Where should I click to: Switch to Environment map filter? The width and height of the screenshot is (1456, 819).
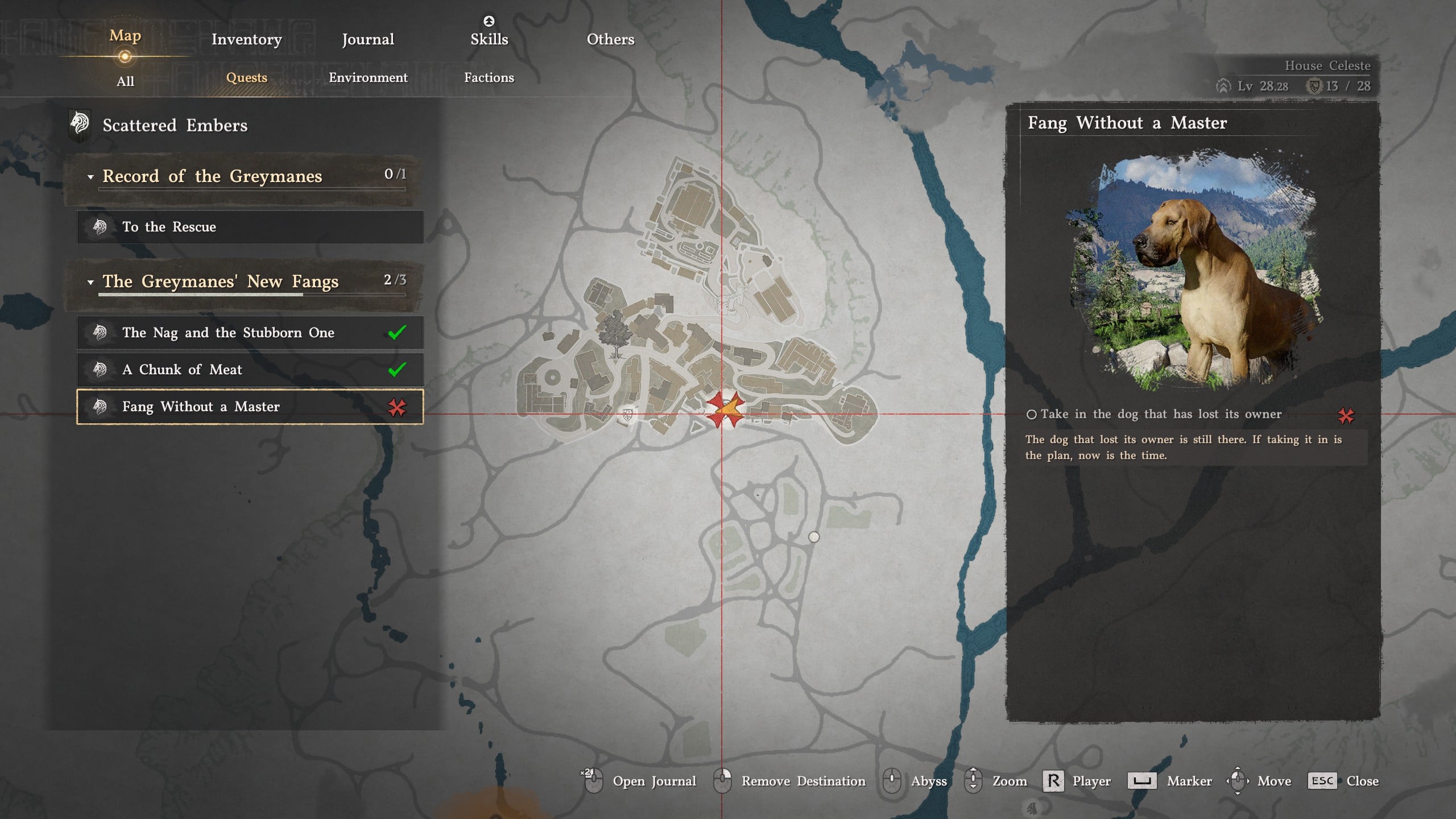coord(368,77)
